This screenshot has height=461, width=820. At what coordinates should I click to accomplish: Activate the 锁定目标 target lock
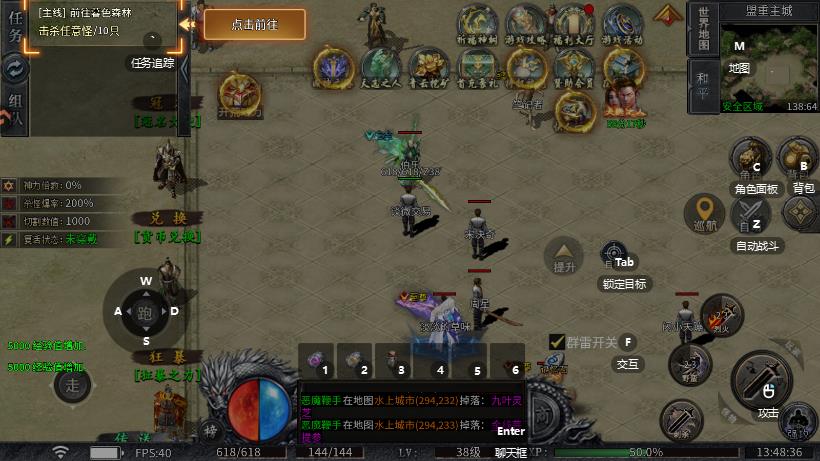click(614, 256)
